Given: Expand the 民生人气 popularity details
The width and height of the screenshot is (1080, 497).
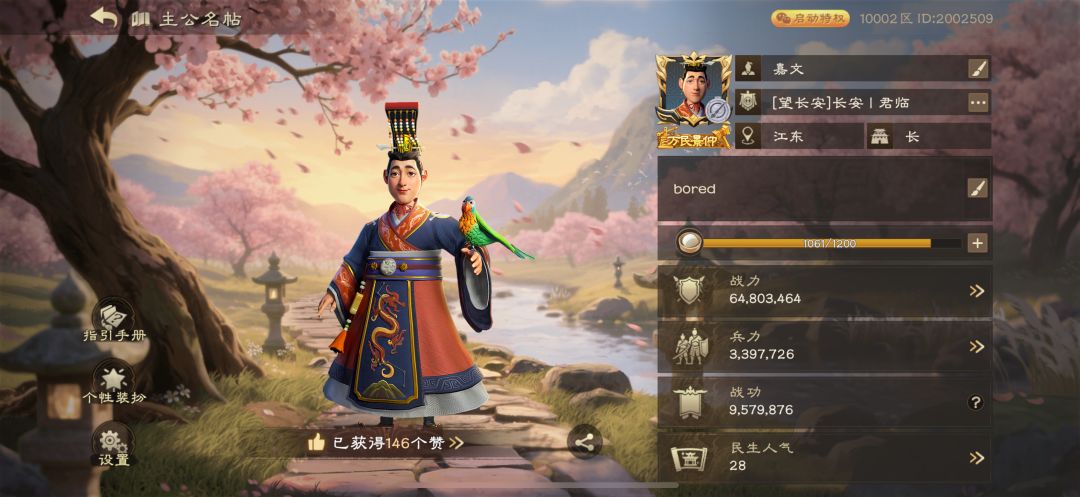Looking at the screenshot, I should click(x=977, y=458).
